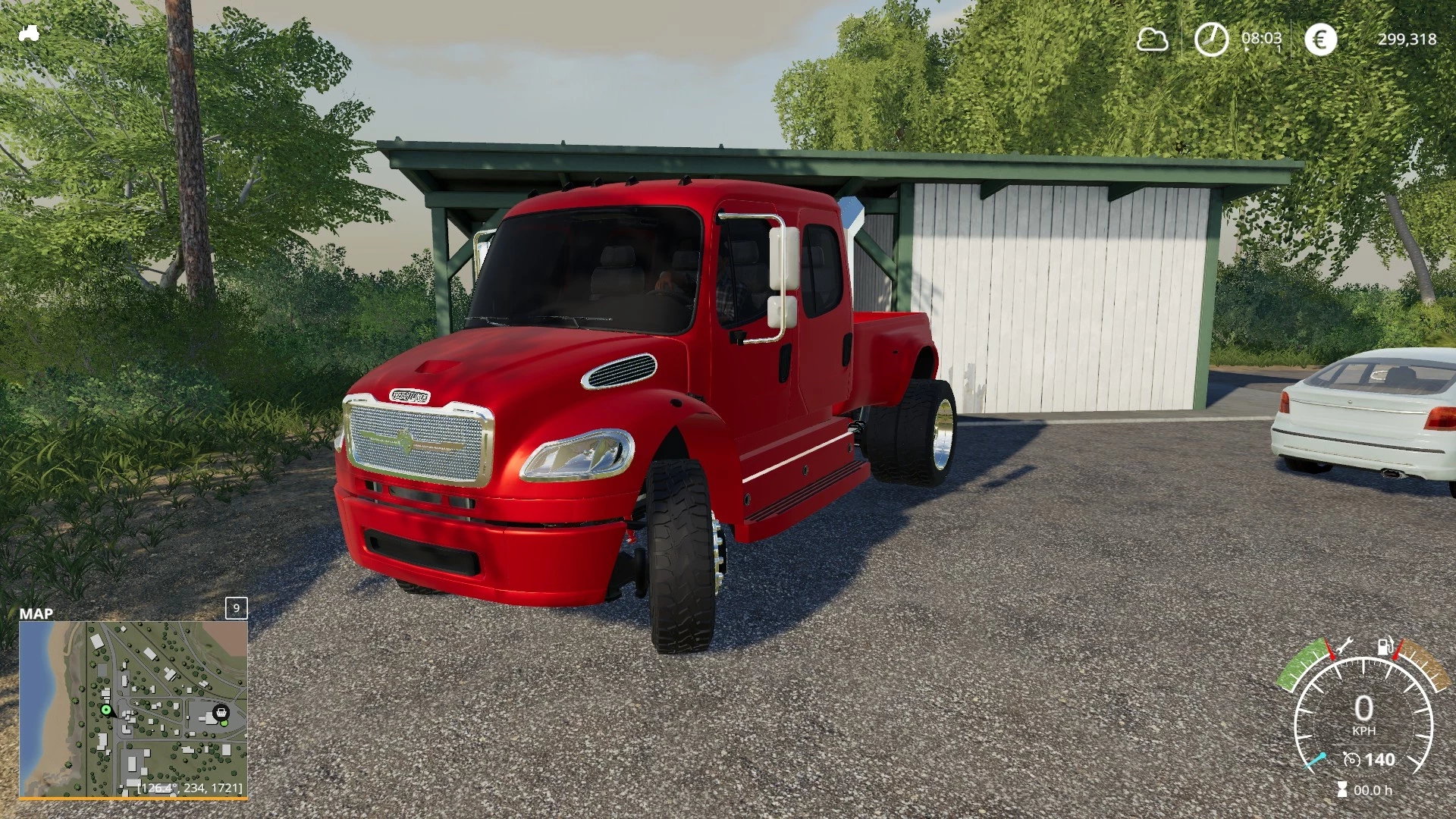This screenshot has width=1456, height=819.
Task: Open finances via the euro coin icon
Action: pos(1321,39)
